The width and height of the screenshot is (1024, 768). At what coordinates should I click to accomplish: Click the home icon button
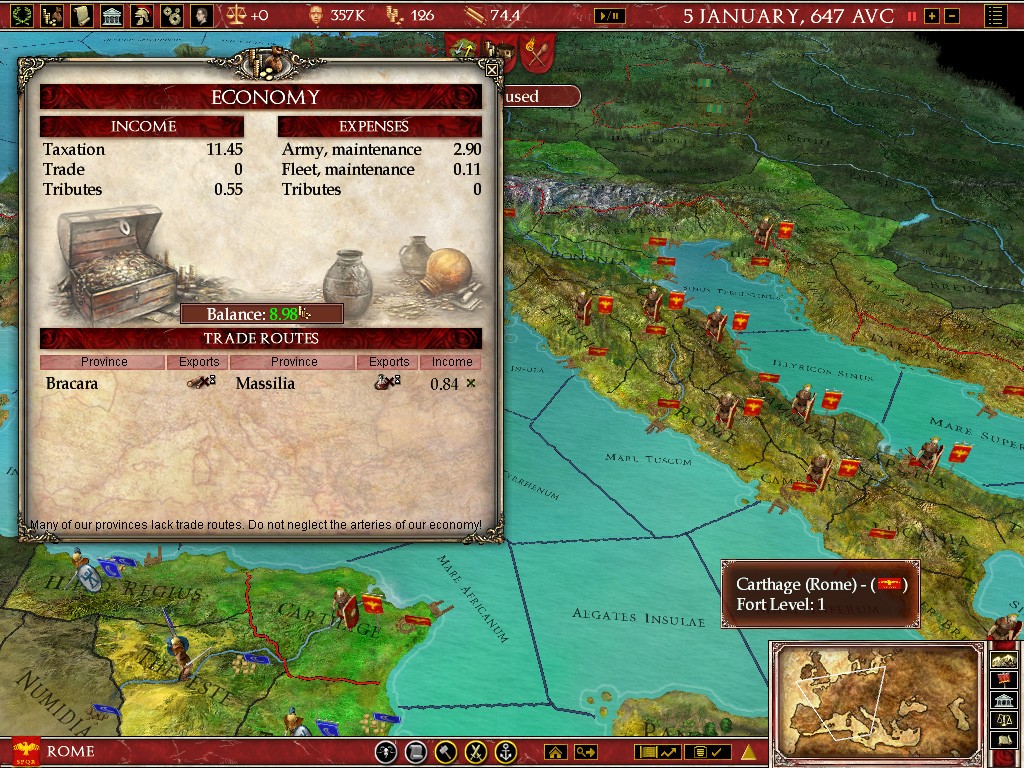pos(555,752)
